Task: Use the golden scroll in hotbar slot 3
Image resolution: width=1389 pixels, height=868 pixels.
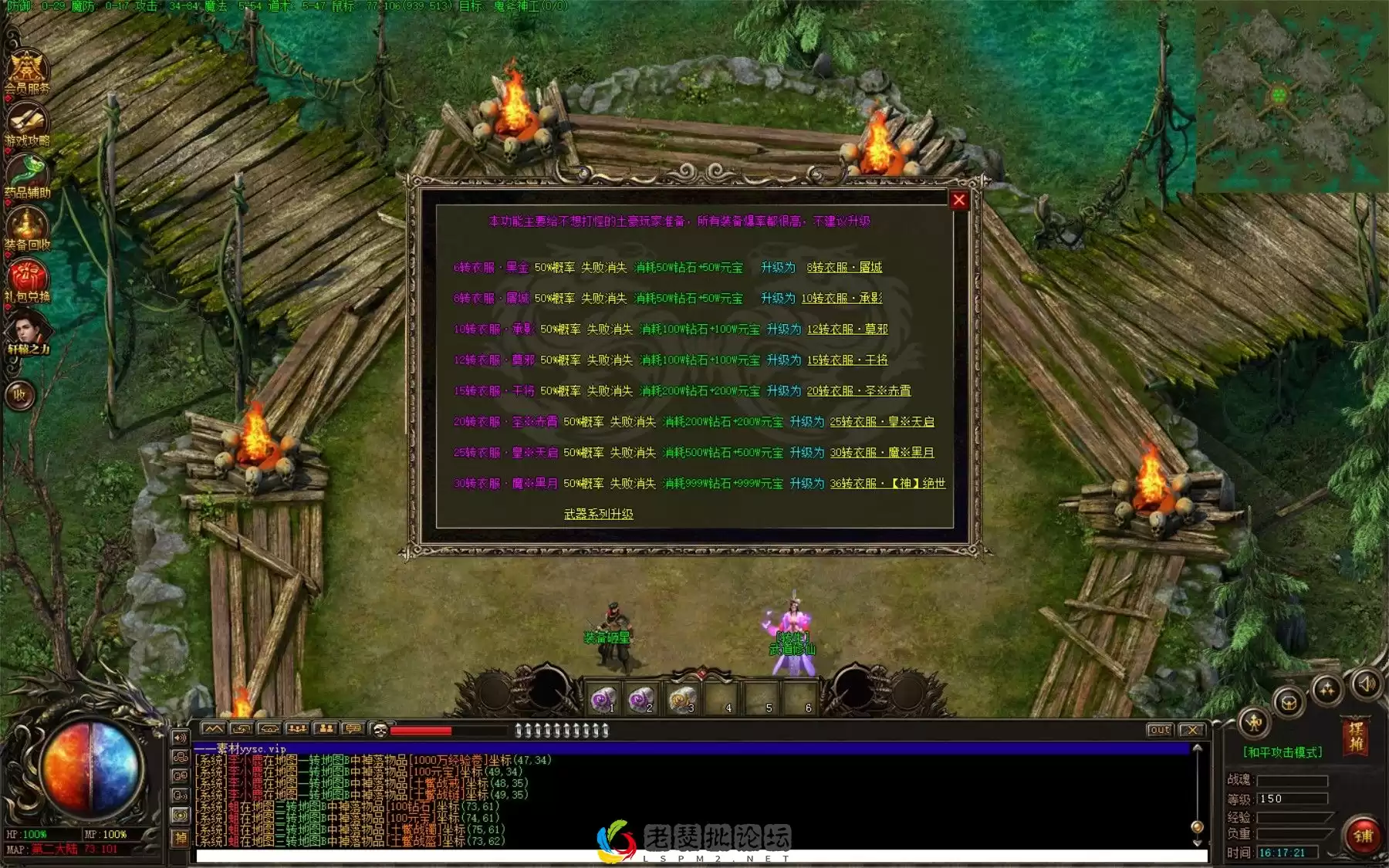Action: (682, 700)
